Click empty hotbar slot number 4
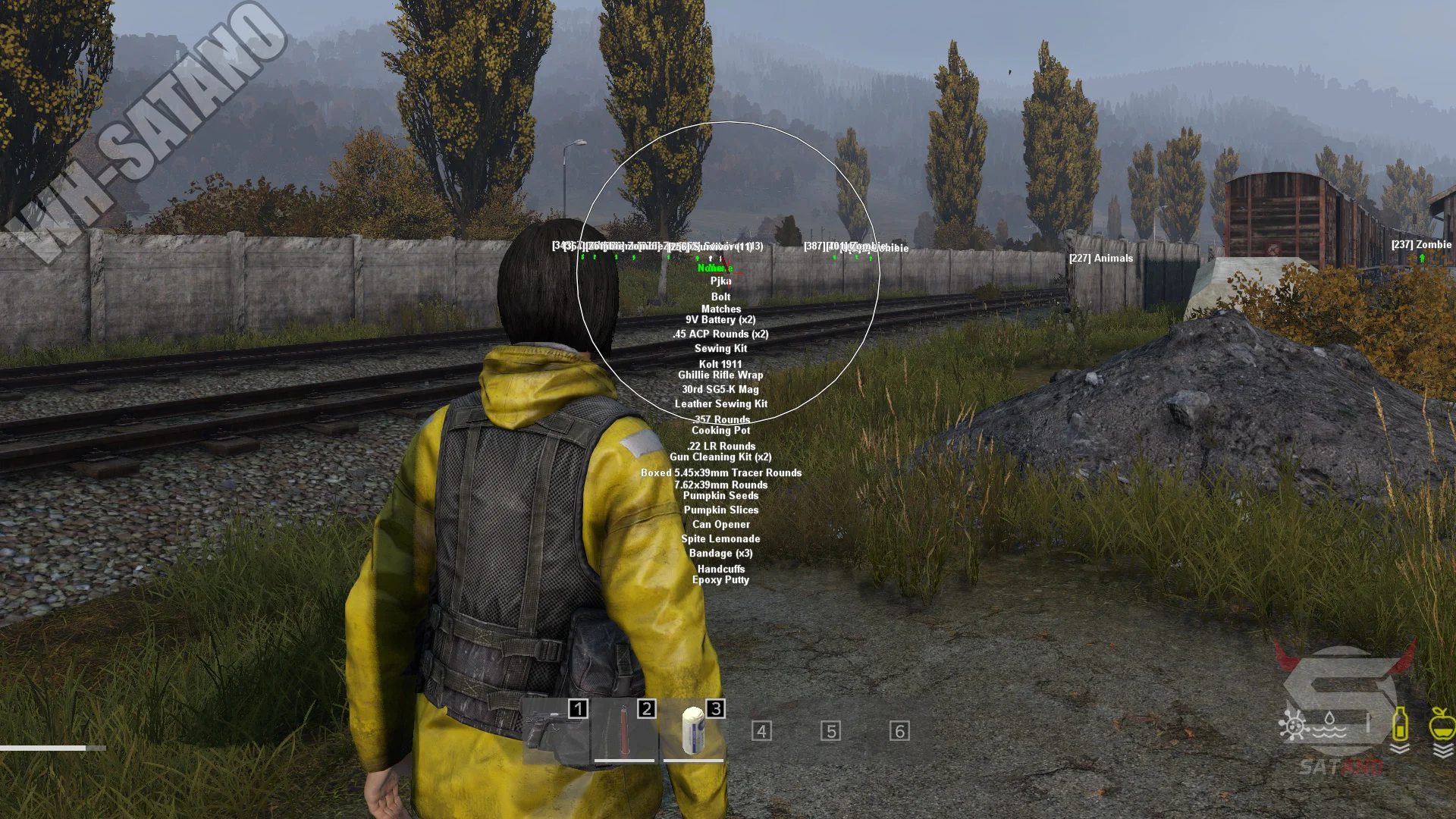The height and width of the screenshot is (819, 1456). pos(761,731)
